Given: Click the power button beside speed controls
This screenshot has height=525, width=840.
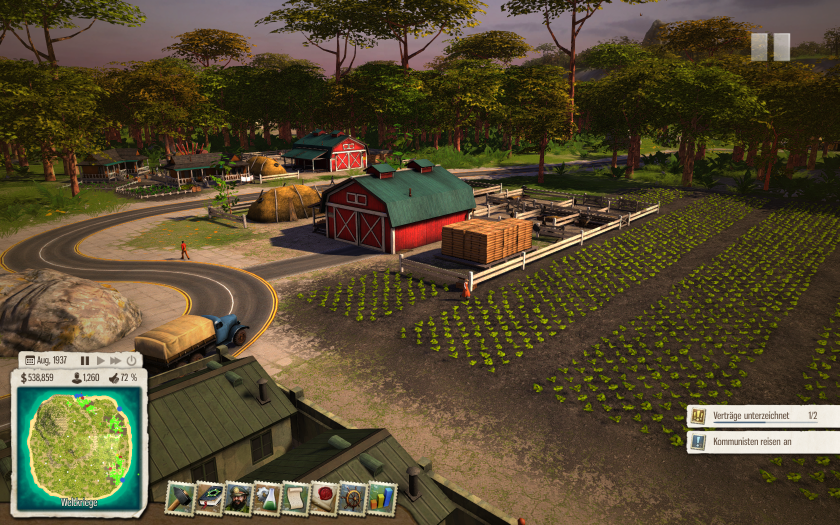Looking at the screenshot, I should [132, 360].
